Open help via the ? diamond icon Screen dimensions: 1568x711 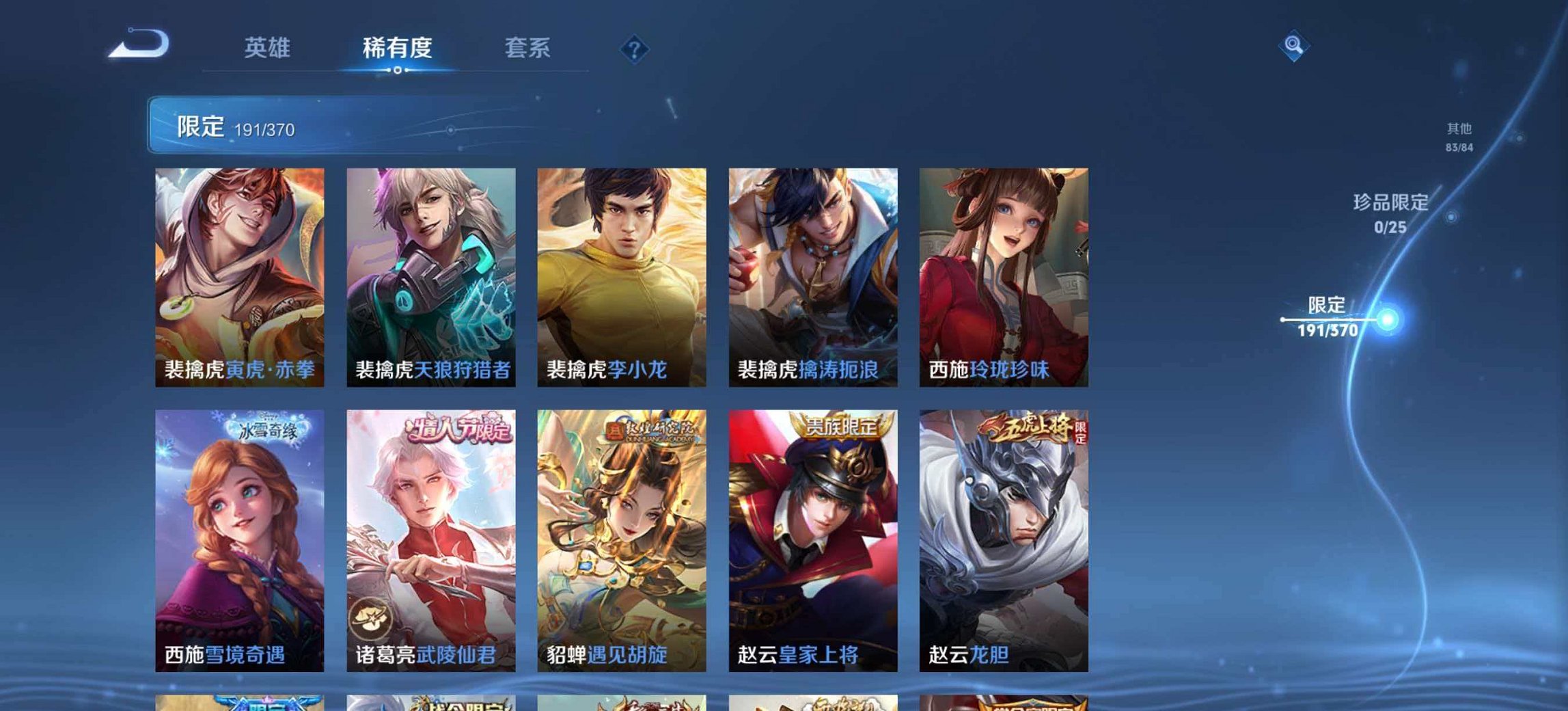tap(635, 49)
